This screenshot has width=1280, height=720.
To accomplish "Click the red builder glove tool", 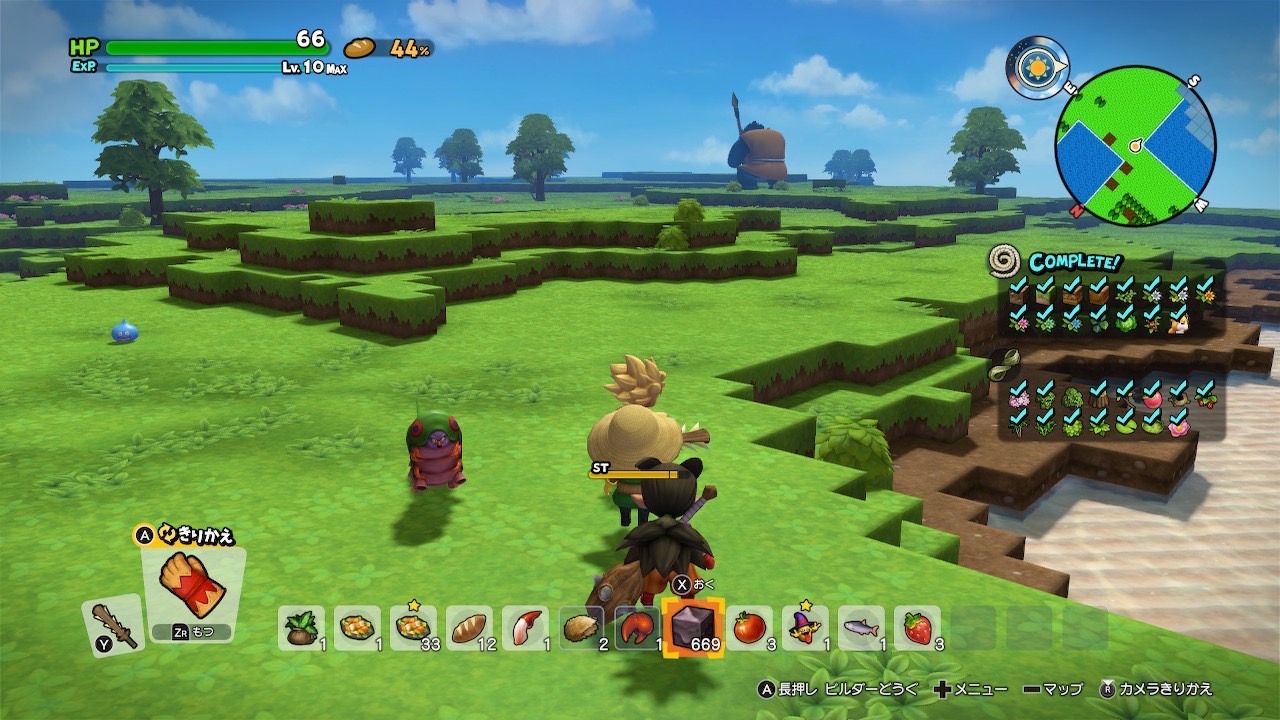I will click(192, 585).
